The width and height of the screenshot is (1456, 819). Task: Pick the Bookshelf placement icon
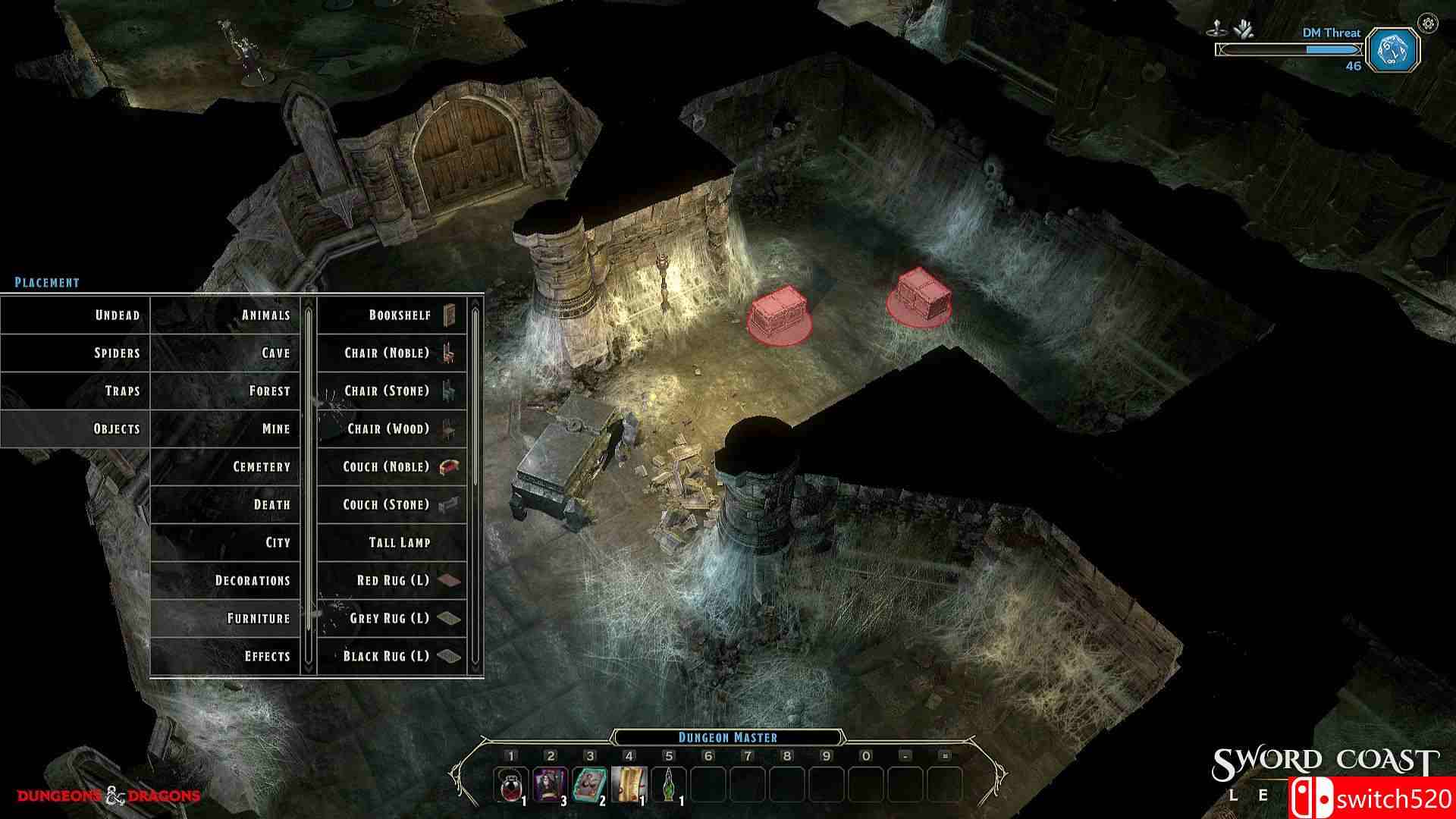coord(391,315)
